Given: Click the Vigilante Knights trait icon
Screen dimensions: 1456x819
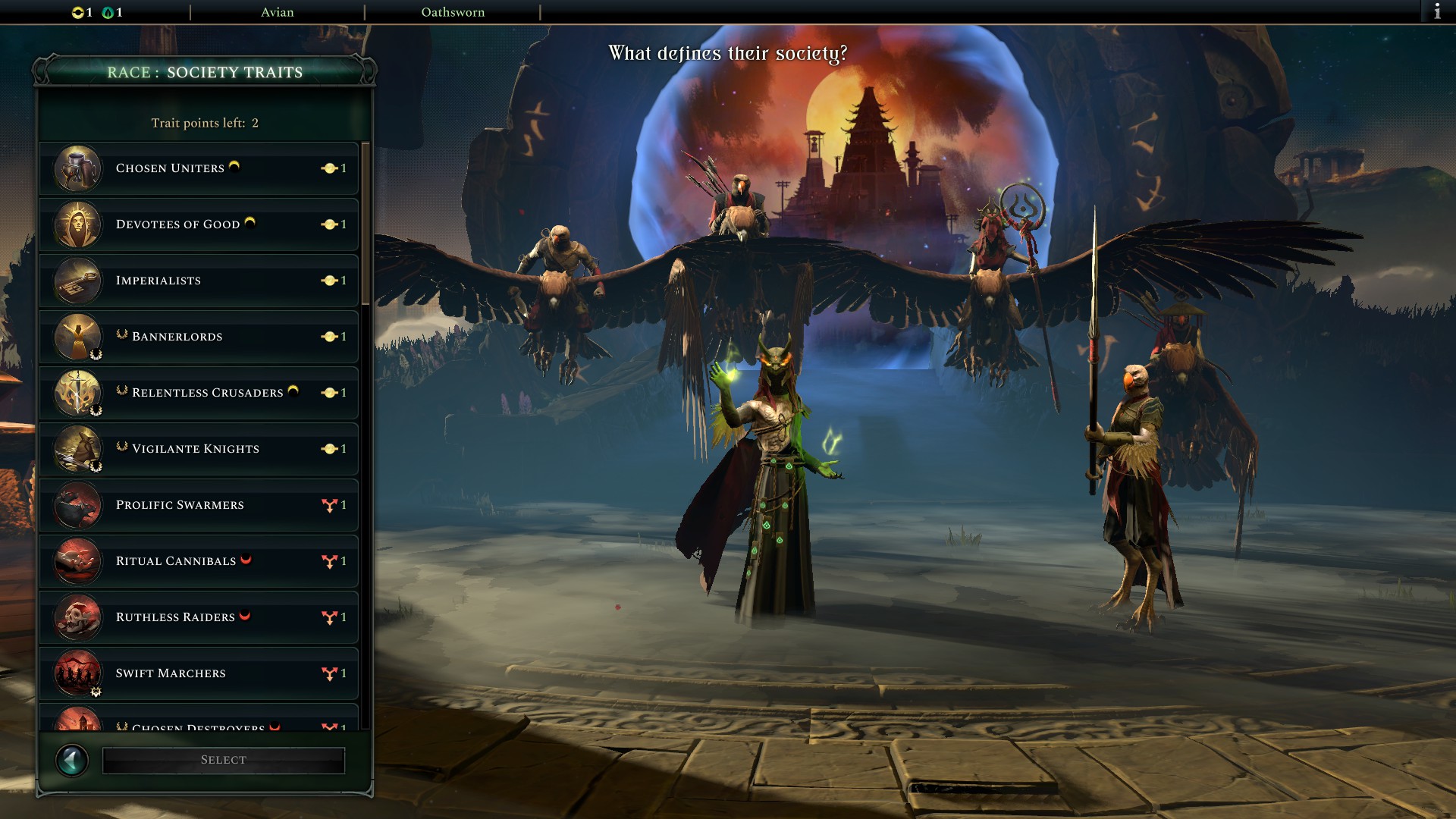Looking at the screenshot, I should point(77,449).
